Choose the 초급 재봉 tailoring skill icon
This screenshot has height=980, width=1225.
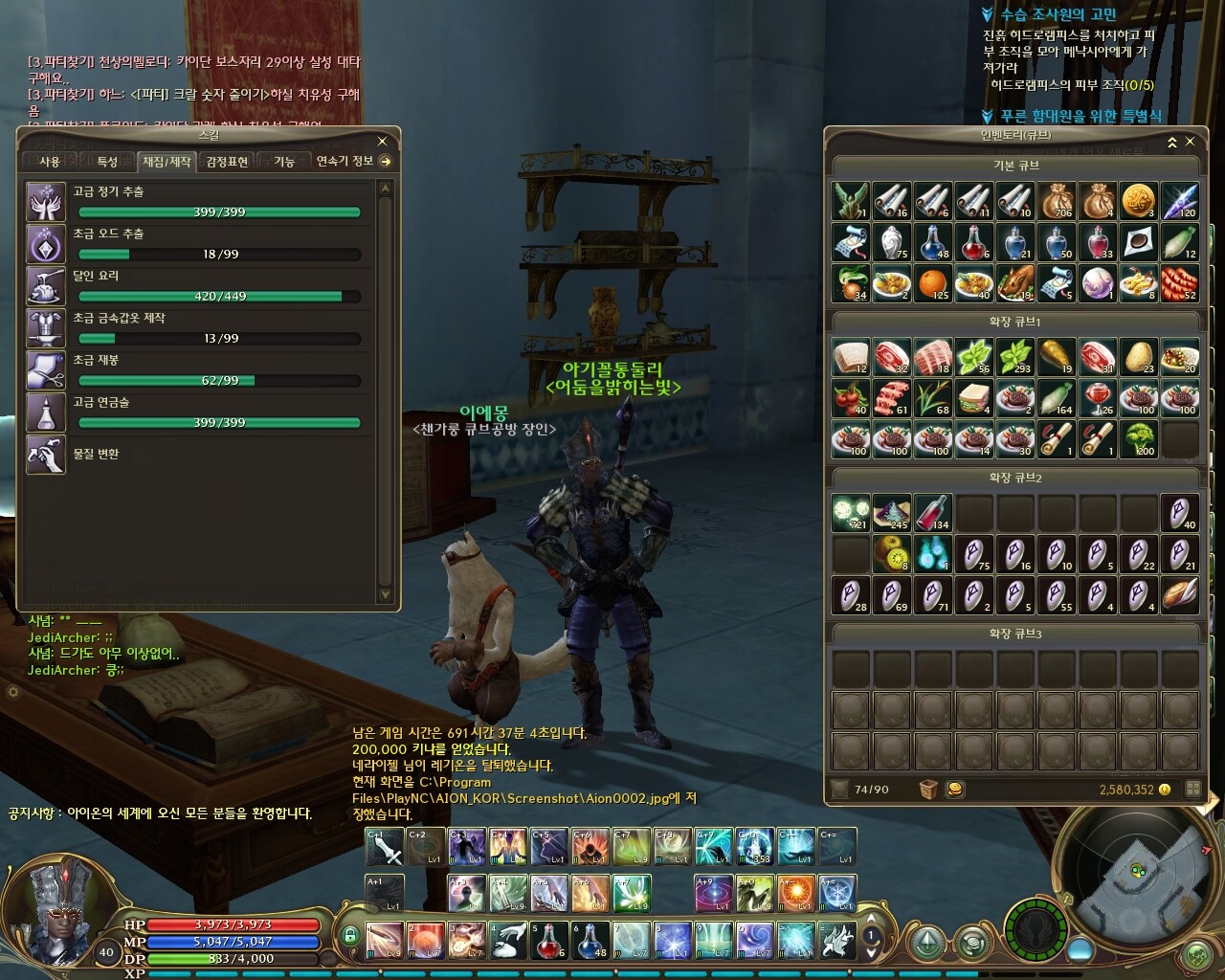point(45,370)
